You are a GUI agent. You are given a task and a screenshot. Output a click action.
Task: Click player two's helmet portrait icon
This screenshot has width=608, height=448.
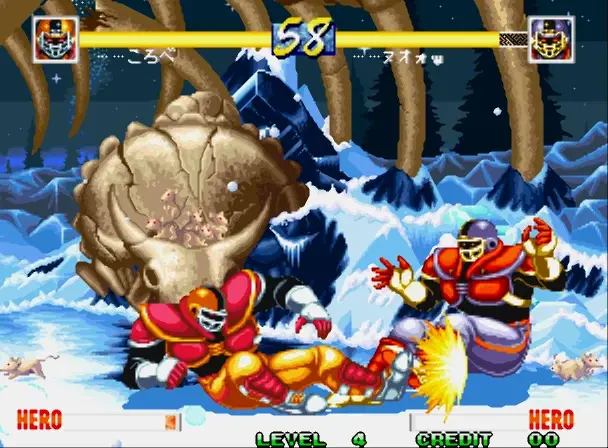(551, 40)
